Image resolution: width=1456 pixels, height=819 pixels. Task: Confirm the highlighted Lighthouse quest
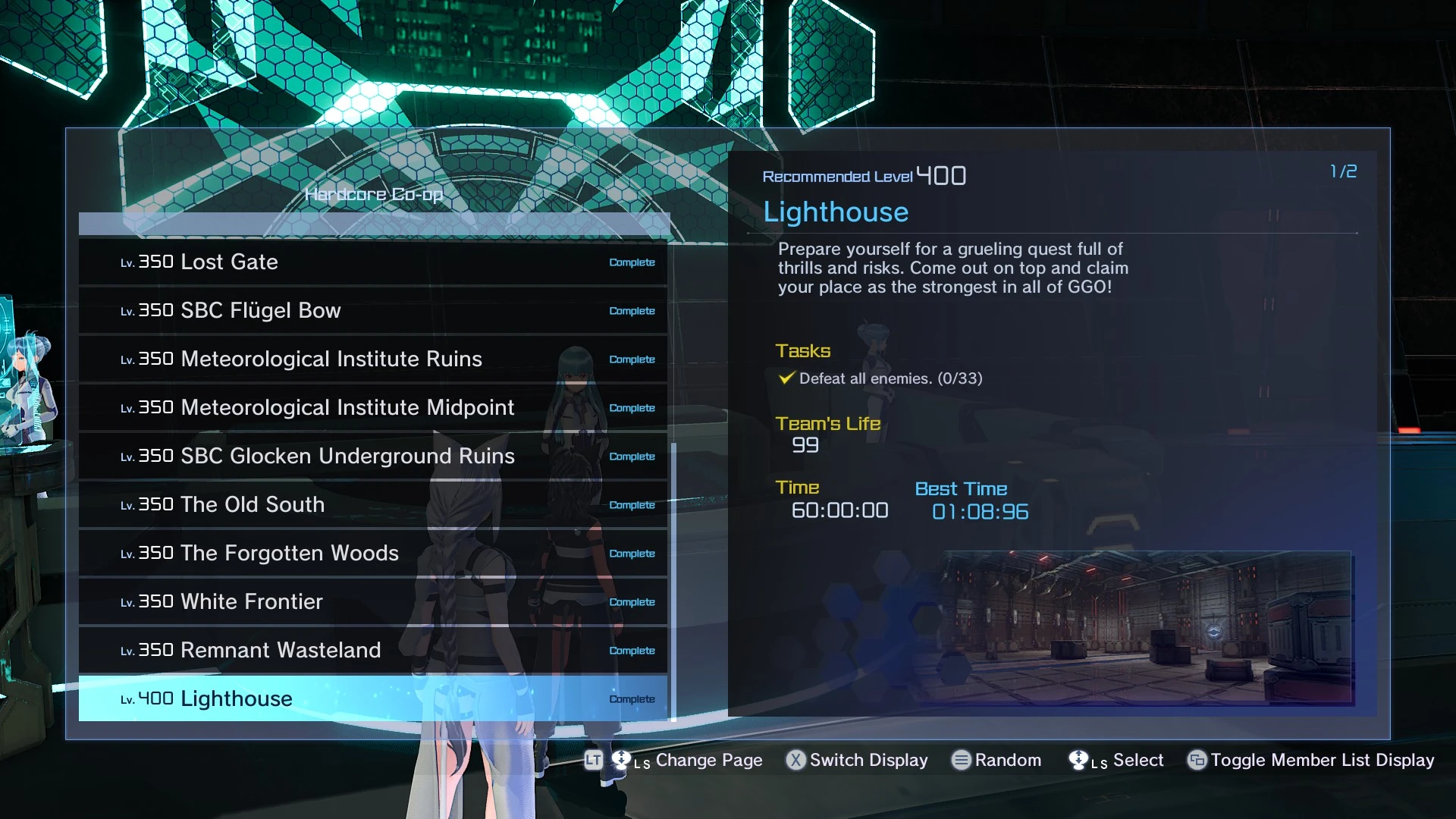pos(372,699)
